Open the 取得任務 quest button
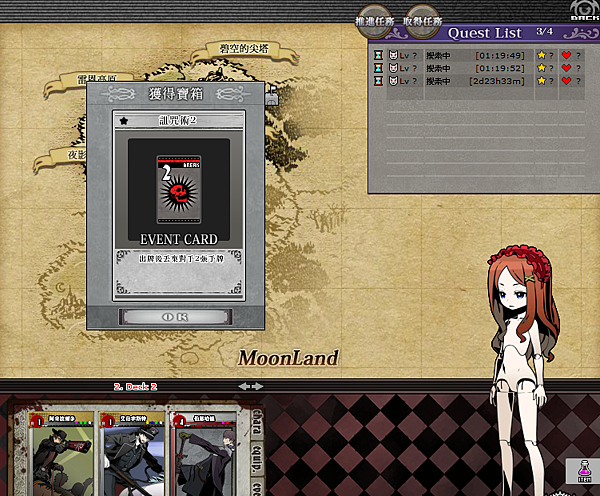The height and width of the screenshot is (496, 600). pyautogui.click(x=423, y=20)
